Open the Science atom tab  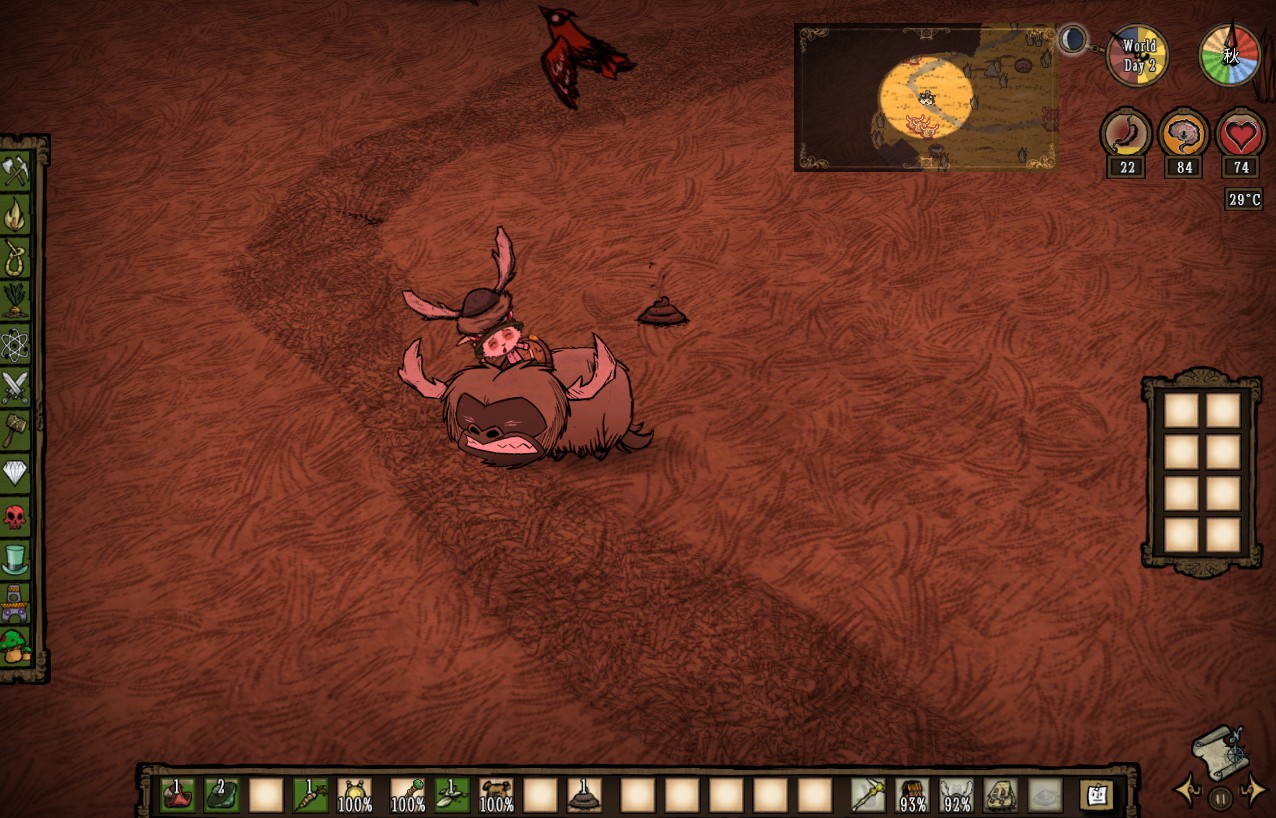(16, 344)
